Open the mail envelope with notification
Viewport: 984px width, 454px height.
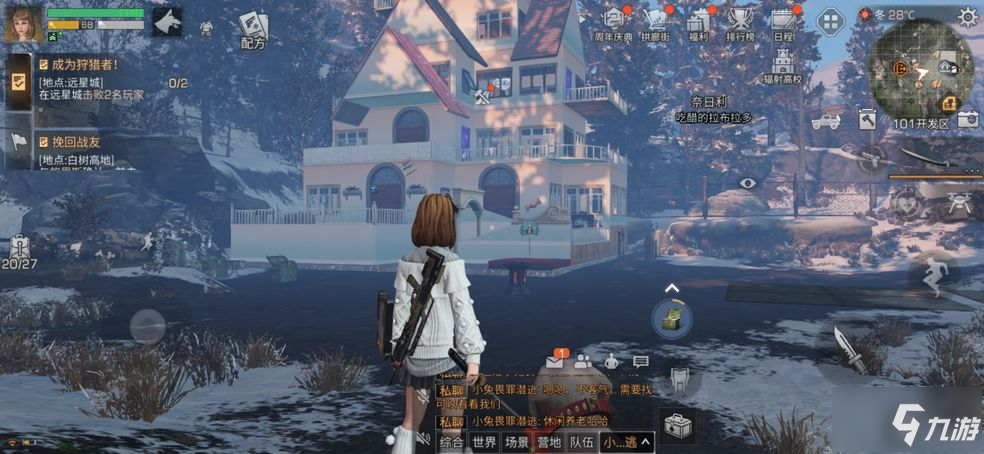tap(555, 361)
